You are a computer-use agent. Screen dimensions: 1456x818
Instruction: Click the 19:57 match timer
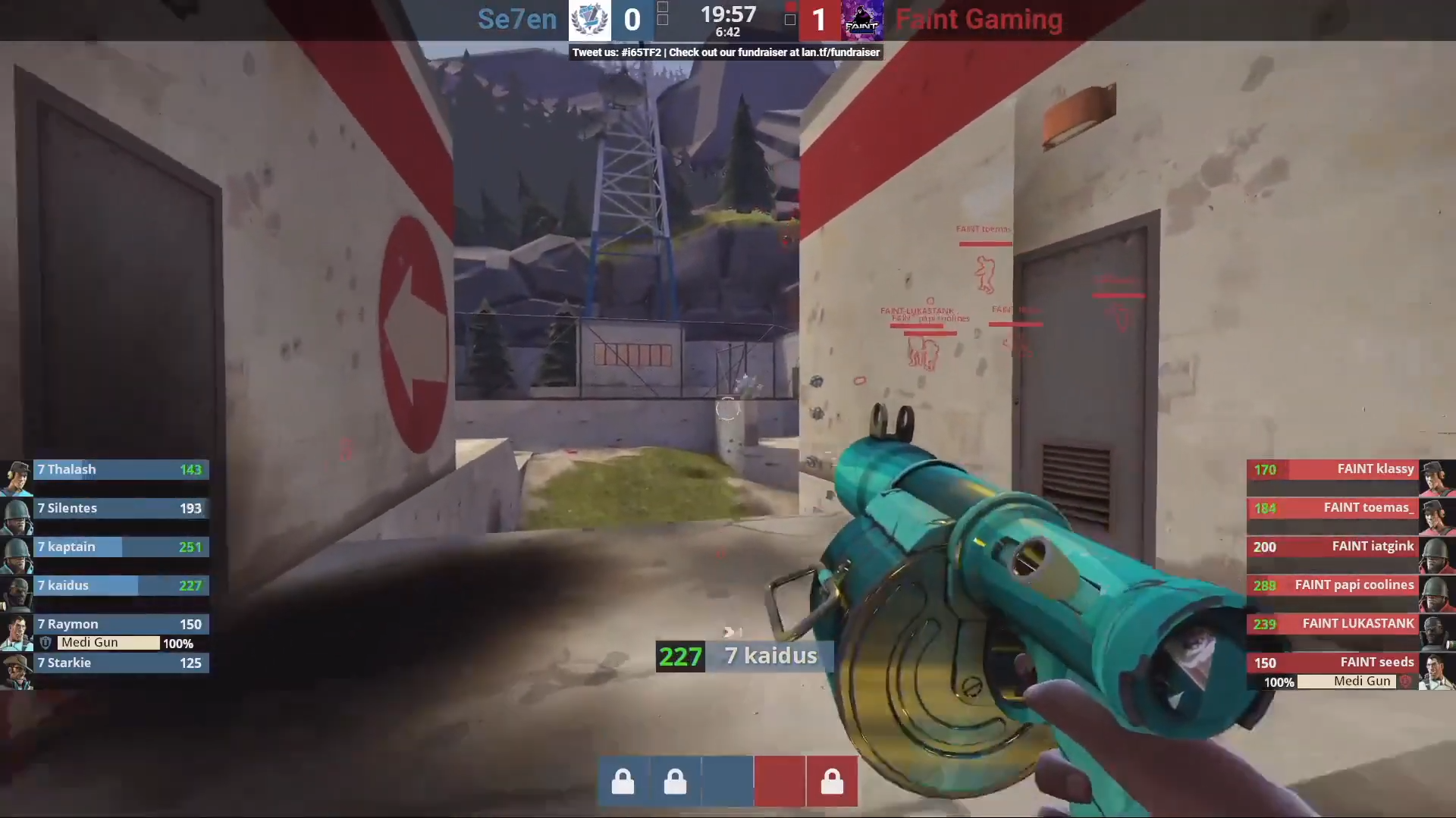(728, 14)
